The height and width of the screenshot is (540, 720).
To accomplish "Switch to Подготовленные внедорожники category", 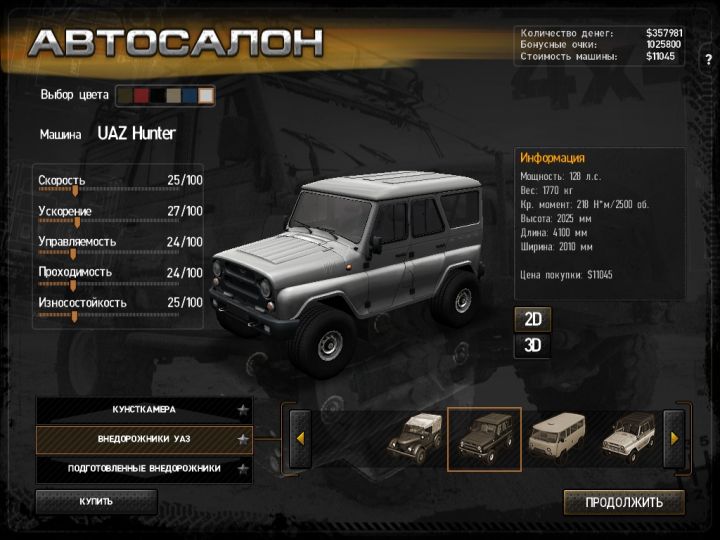I will [x=144, y=468].
